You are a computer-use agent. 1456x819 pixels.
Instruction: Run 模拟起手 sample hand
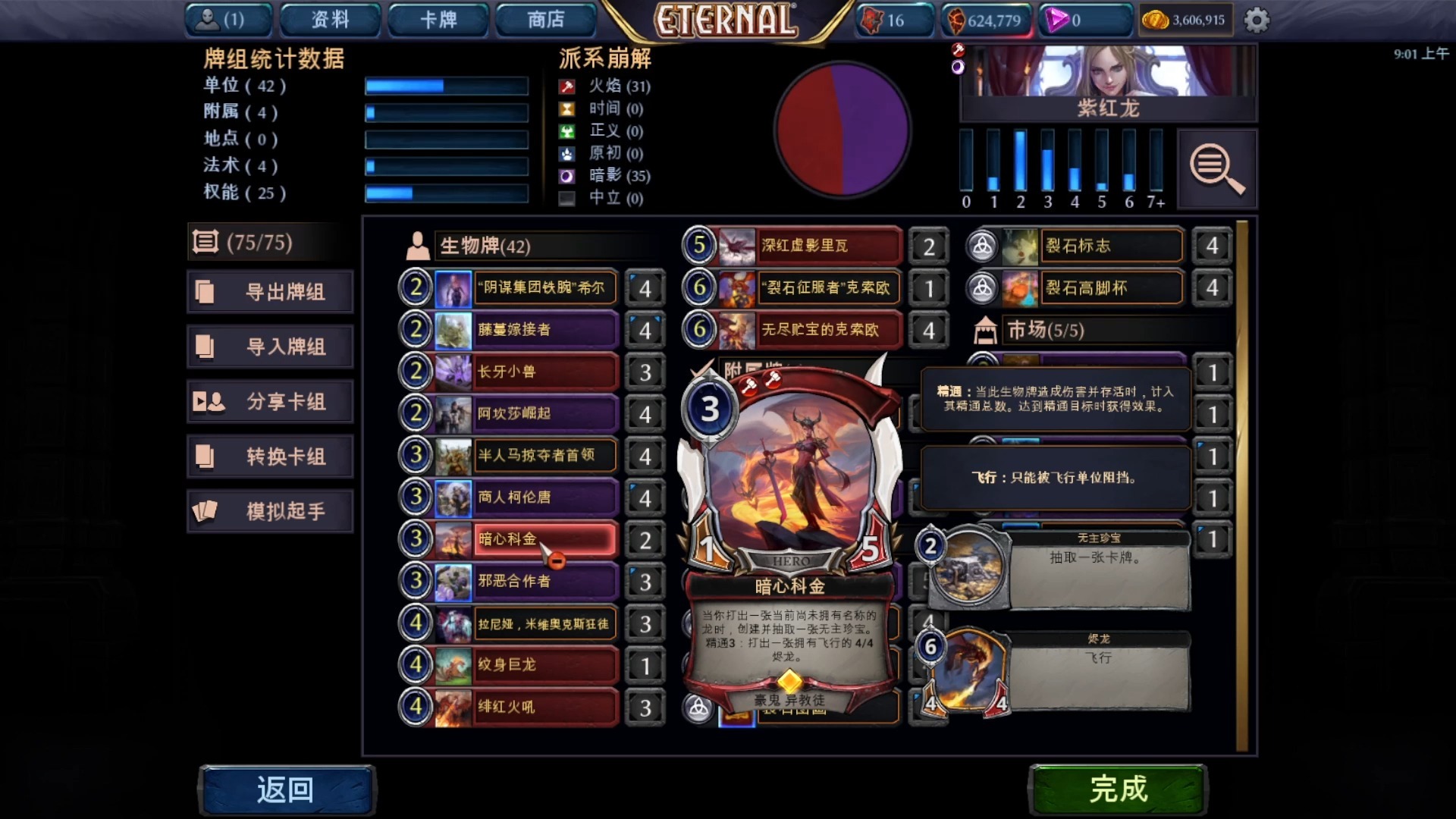(x=271, y=512)
